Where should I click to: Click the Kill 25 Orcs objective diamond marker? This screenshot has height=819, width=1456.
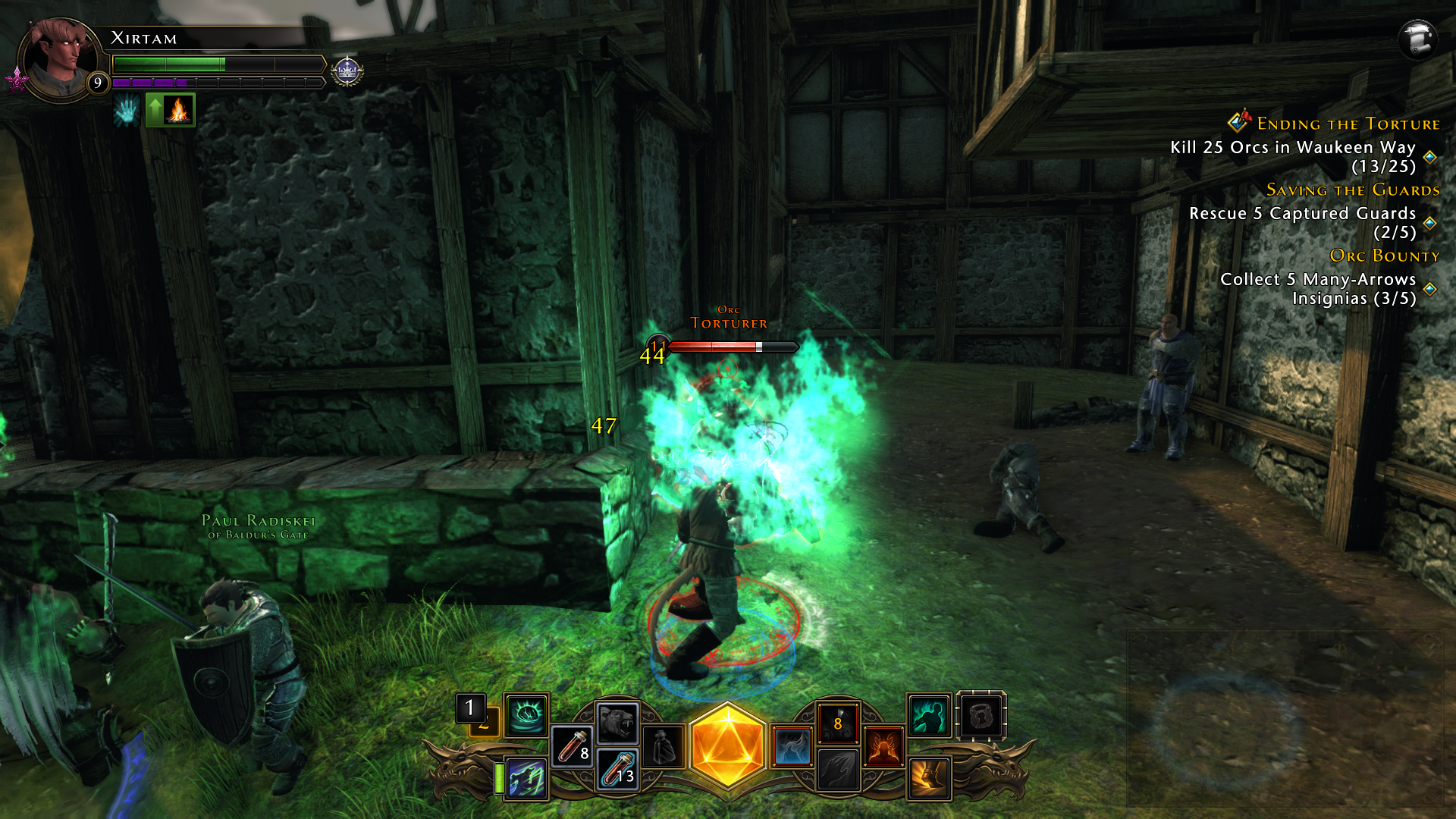point(1429,157)
